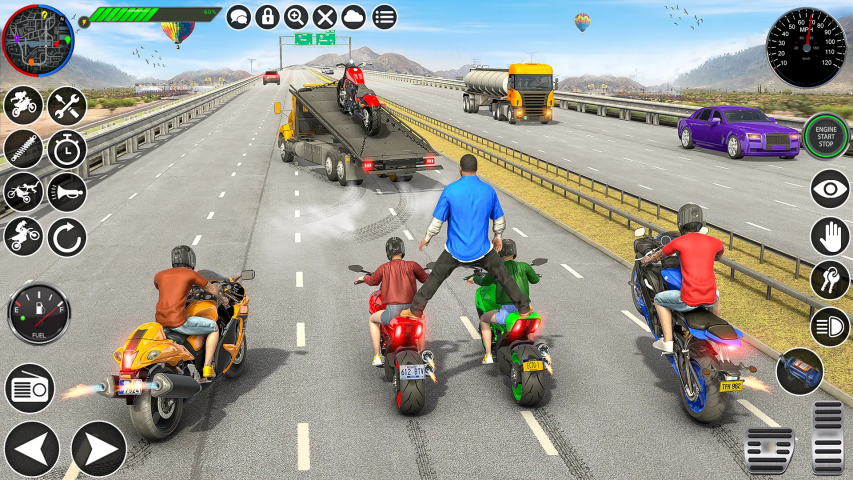Switch camera view with the eye icon
Screen dimensions: 853x480
point(829,189)
